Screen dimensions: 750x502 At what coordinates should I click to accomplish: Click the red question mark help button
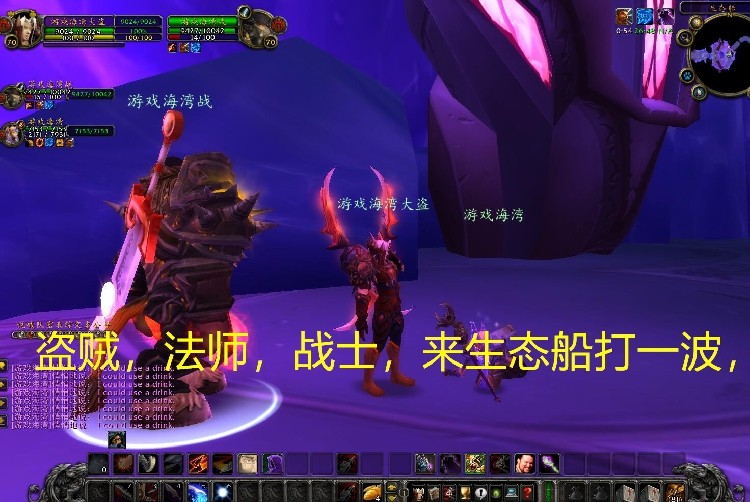(x=528, y=492)
